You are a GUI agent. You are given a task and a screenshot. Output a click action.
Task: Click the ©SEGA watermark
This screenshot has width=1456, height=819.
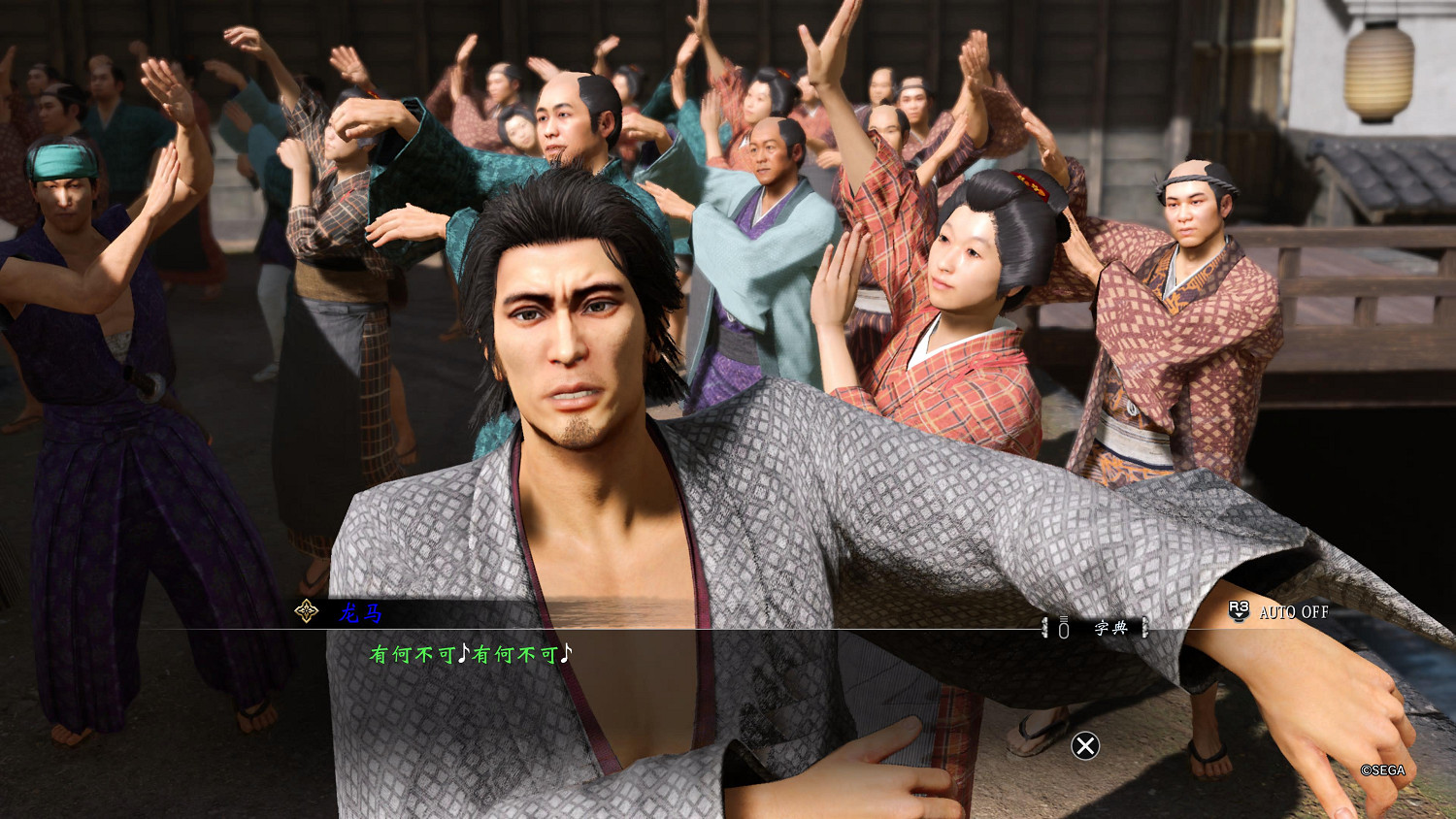point(1384,771)
